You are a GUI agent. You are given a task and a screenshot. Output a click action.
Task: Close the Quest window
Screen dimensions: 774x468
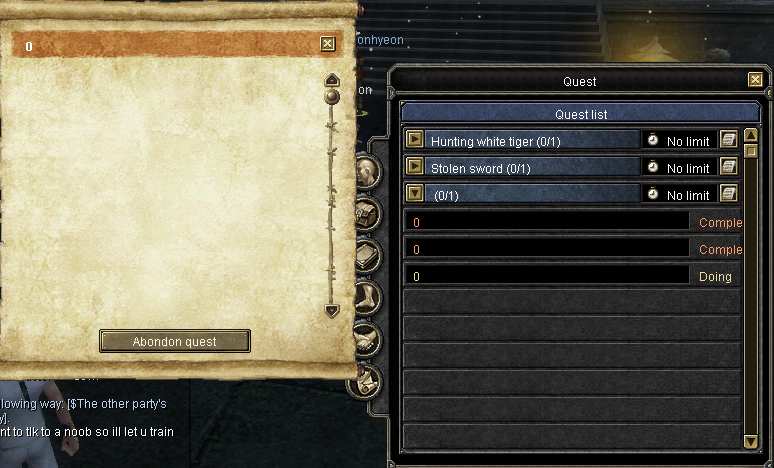[755, 80]
